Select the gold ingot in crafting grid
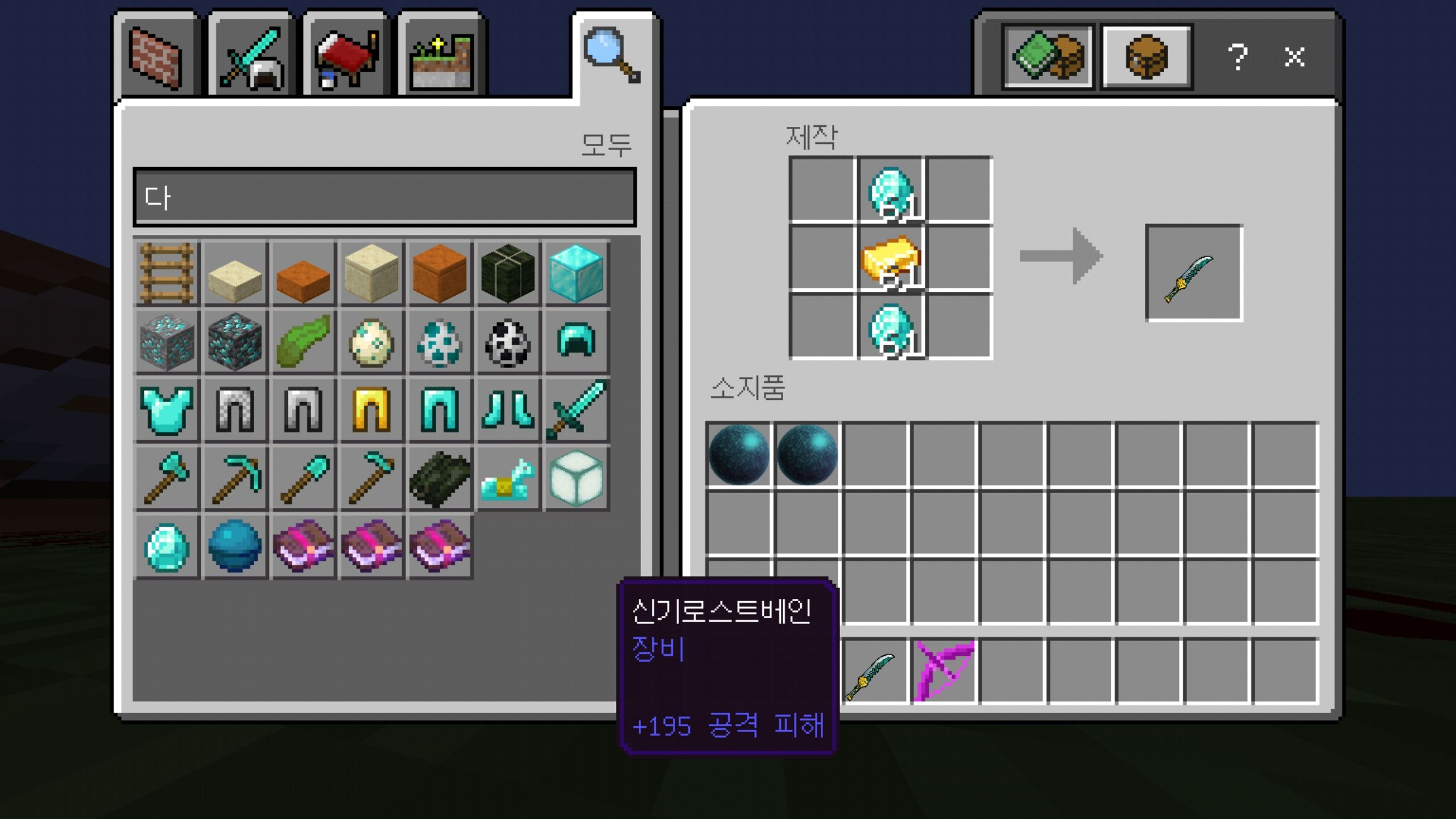This screenshot has width=1456, height=819. [x=891, y=258]
